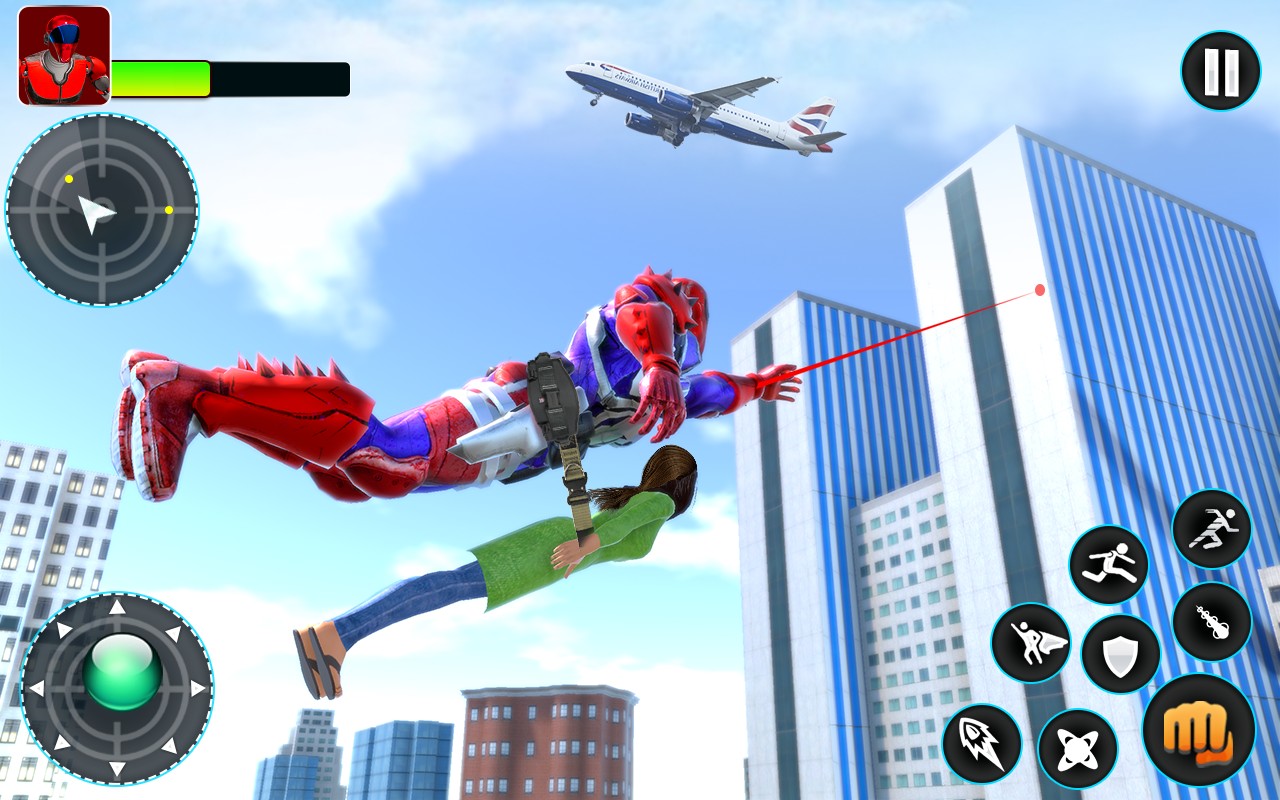Open the circular radar minimap

tap(102, 210)
